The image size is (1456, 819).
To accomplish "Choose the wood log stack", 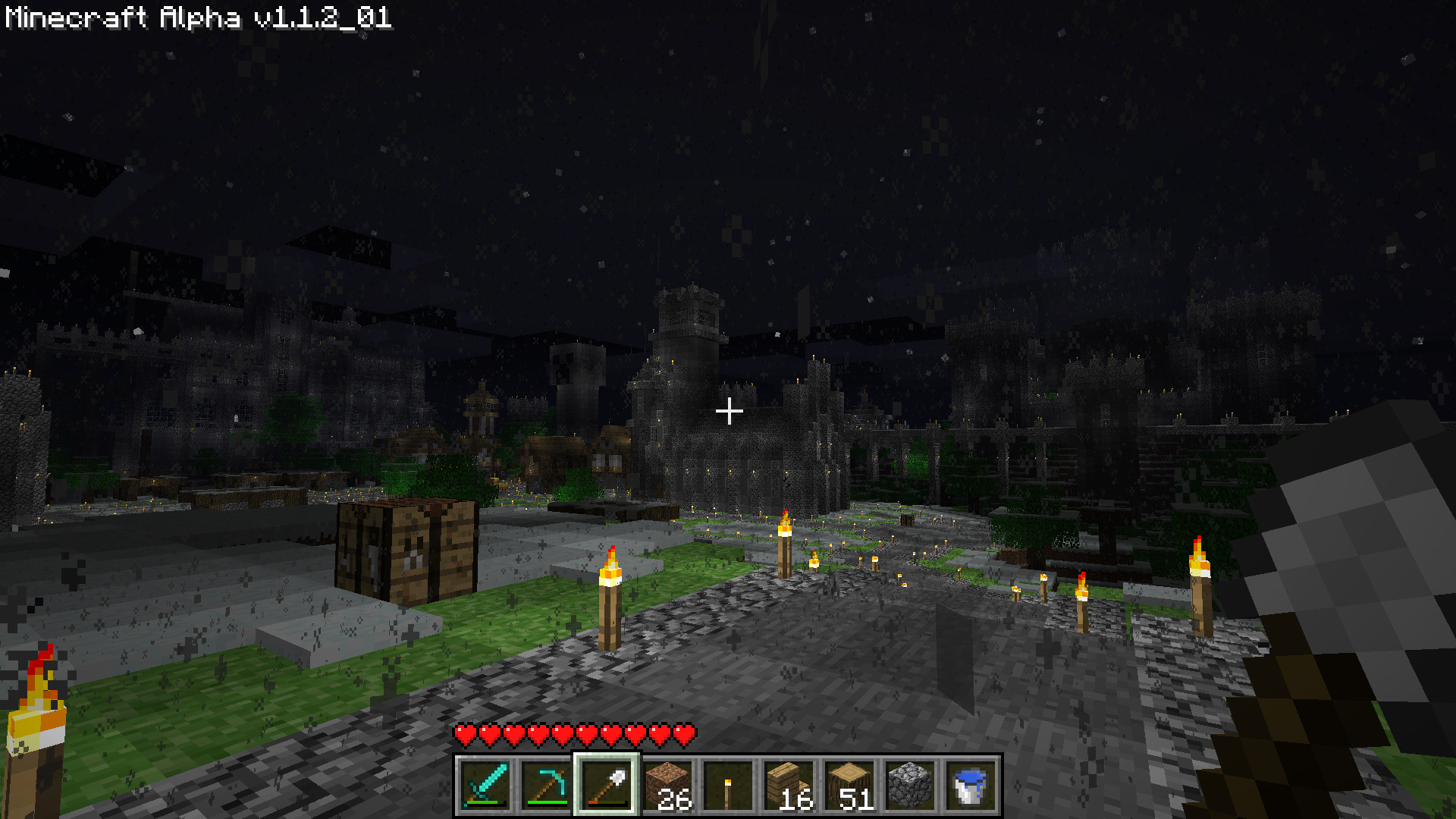I will pyautogui.click(x=849, y=785).
